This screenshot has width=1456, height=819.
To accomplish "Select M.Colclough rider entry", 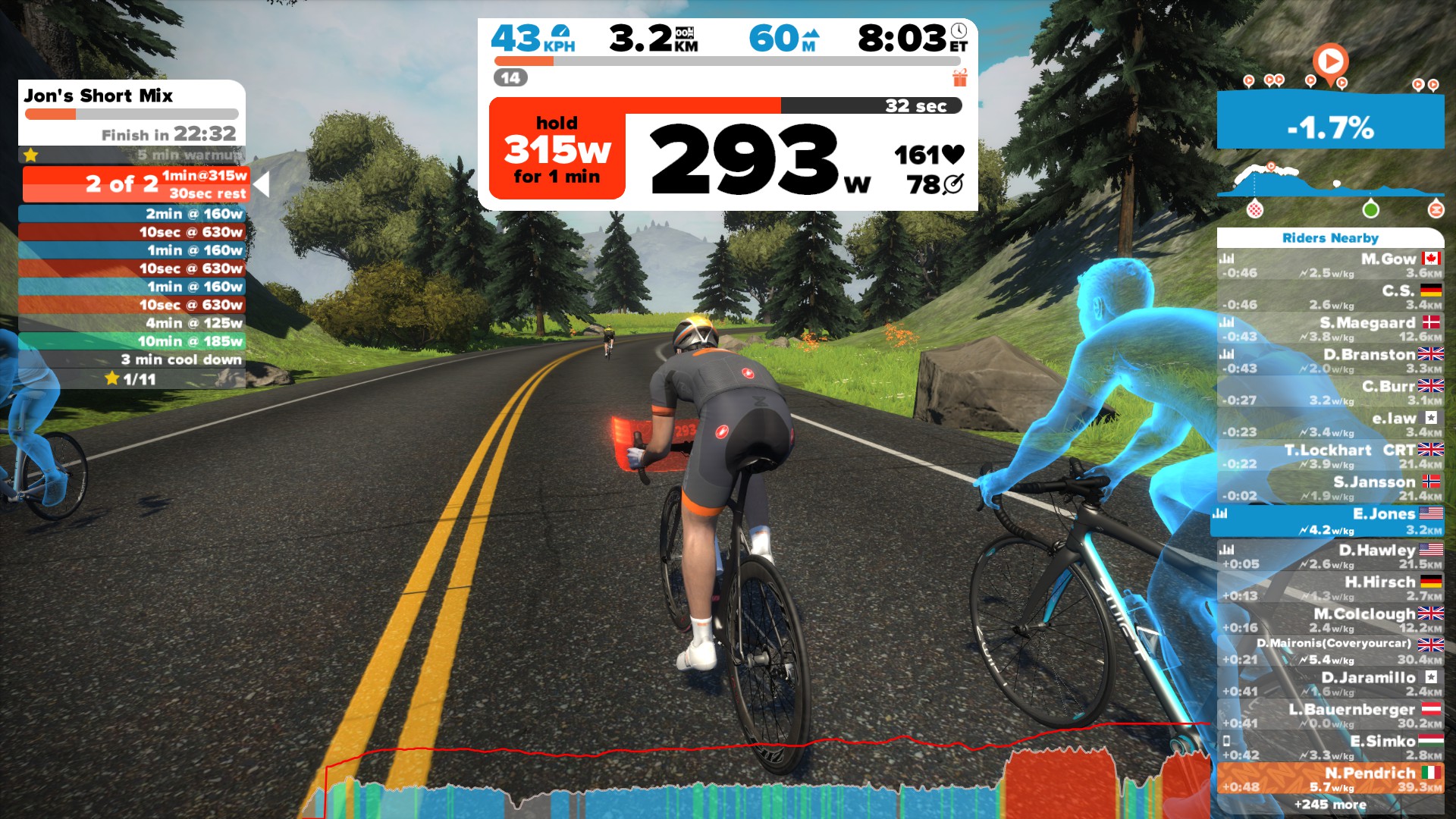I will (x=1330, y=620).
